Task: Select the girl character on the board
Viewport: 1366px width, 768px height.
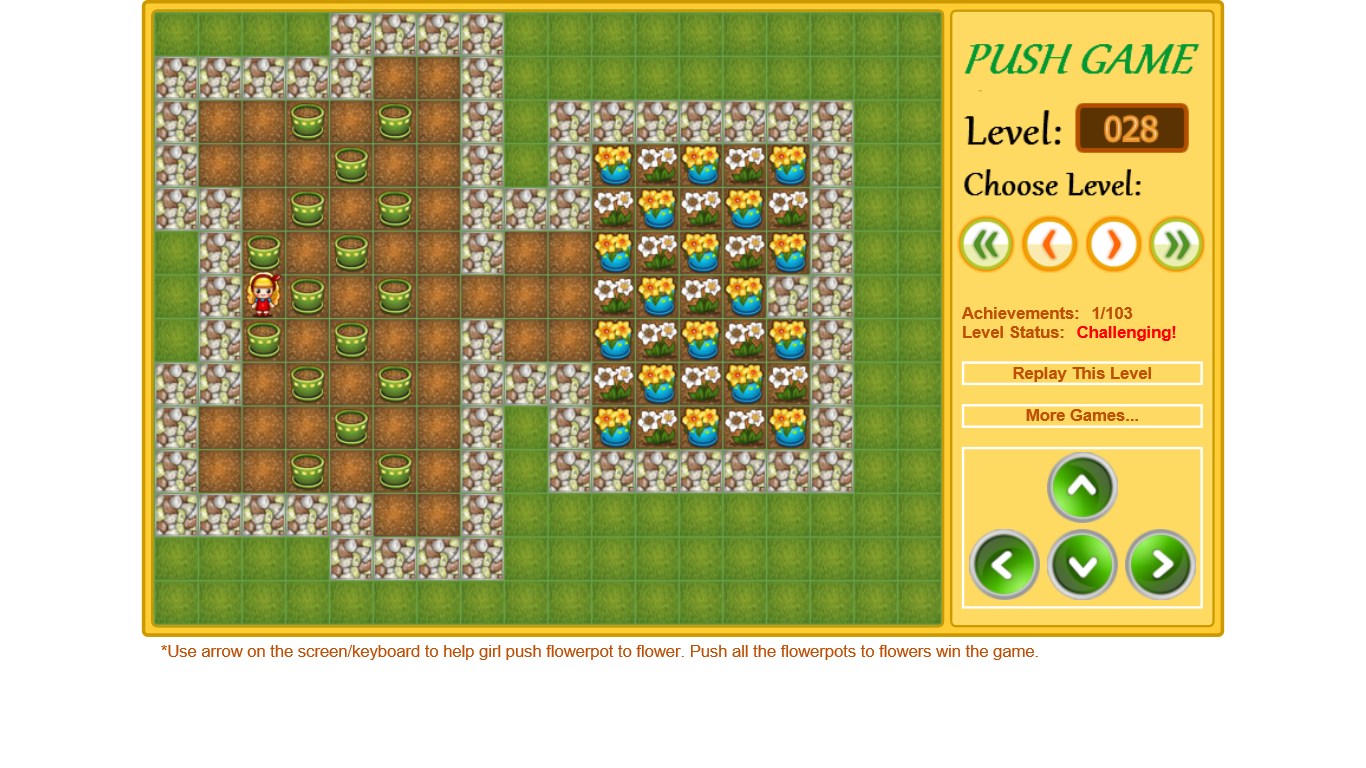Action: coord(262,295)
